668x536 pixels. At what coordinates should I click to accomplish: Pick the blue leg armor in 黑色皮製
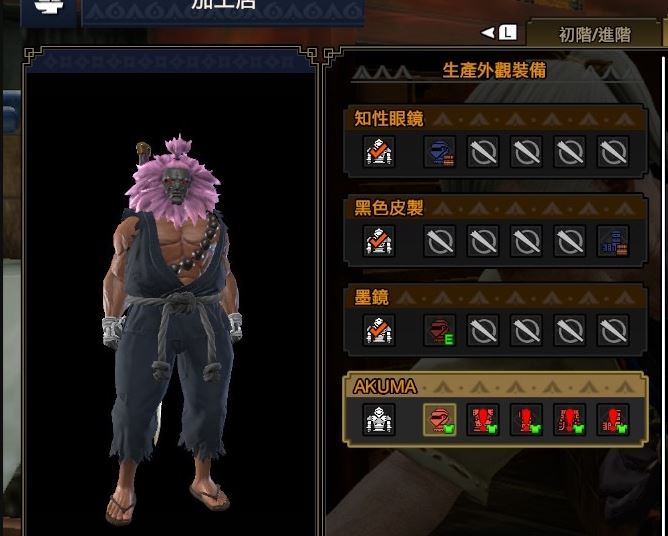tap(612, 241)
